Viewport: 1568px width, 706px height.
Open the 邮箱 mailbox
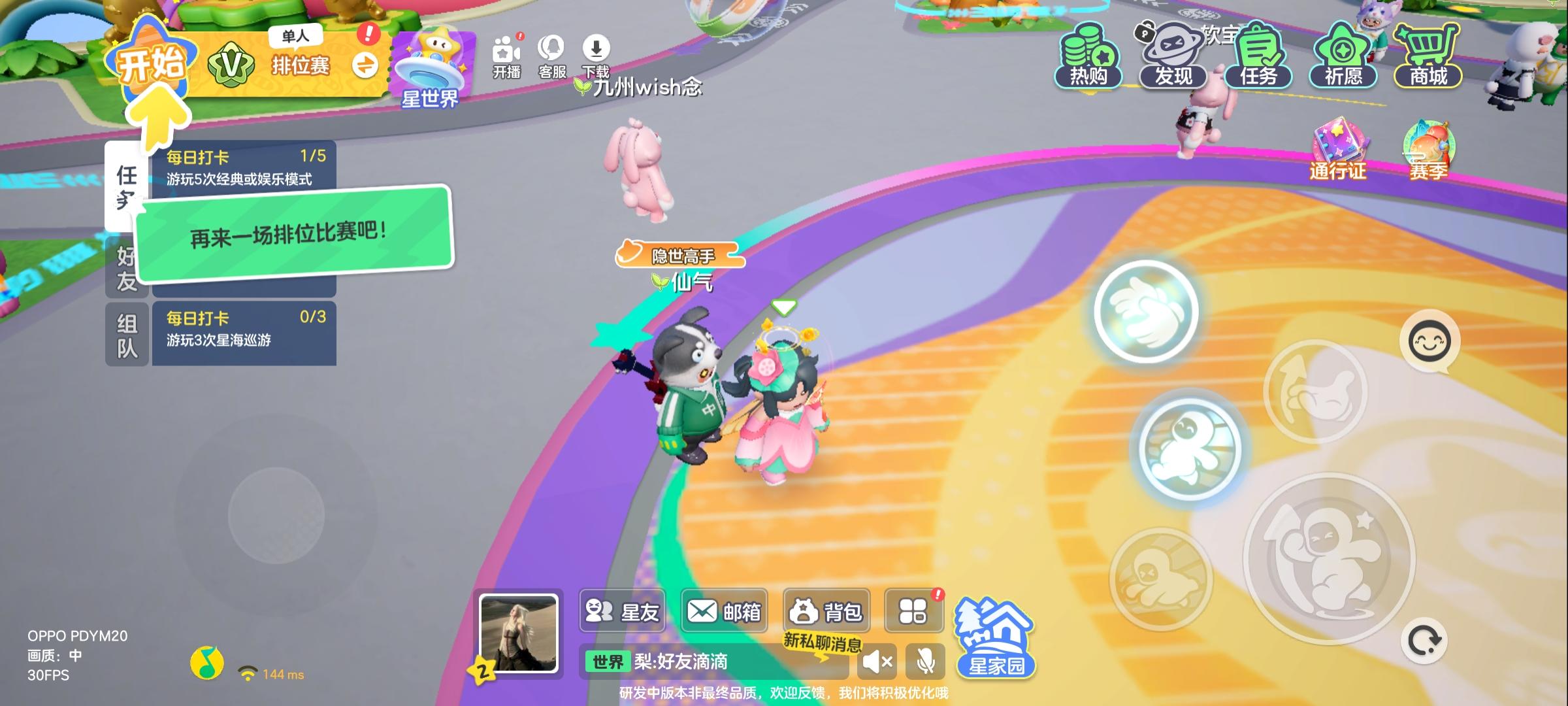point(724,611)
